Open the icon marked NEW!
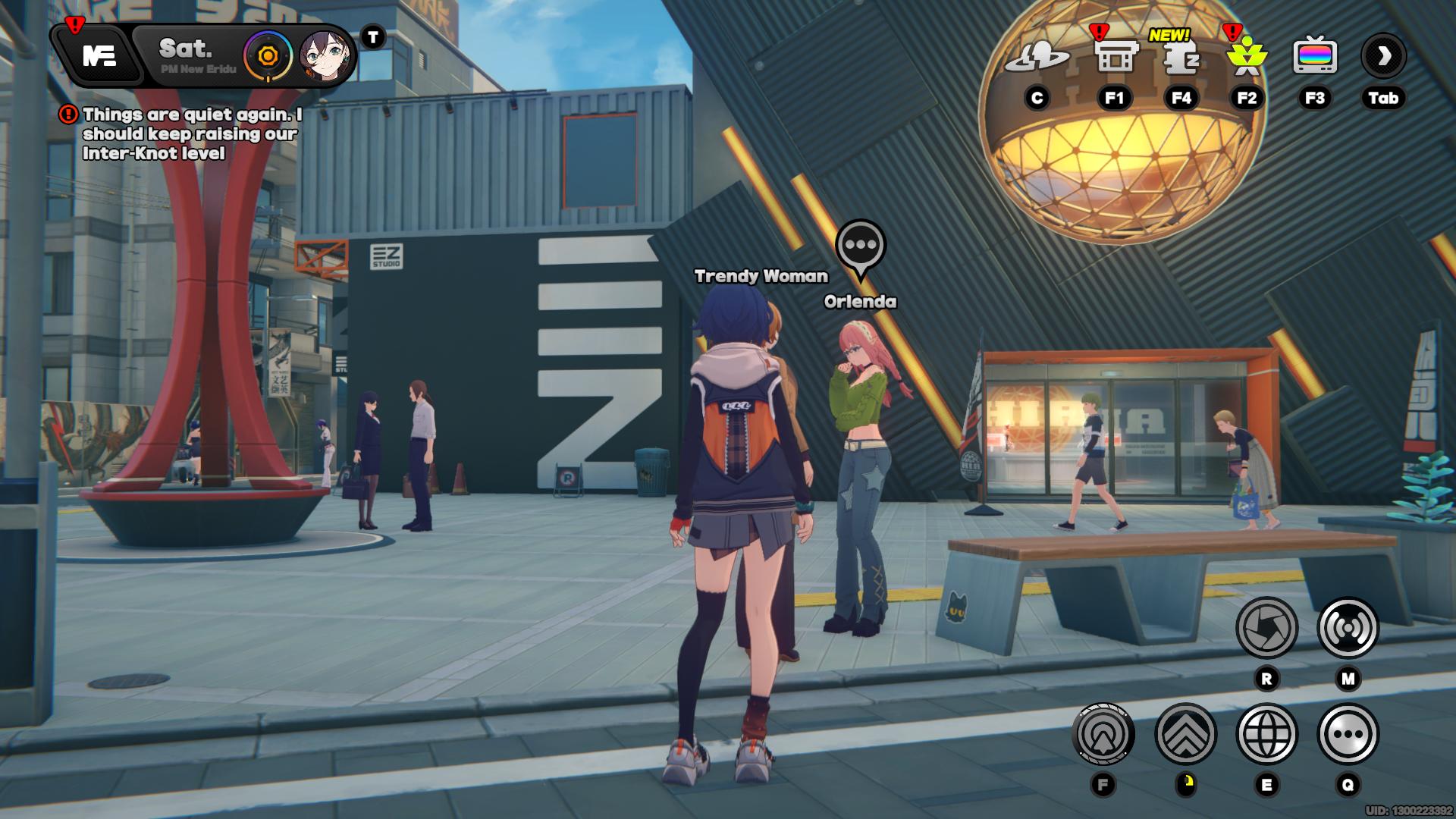 click(1181, 57)
